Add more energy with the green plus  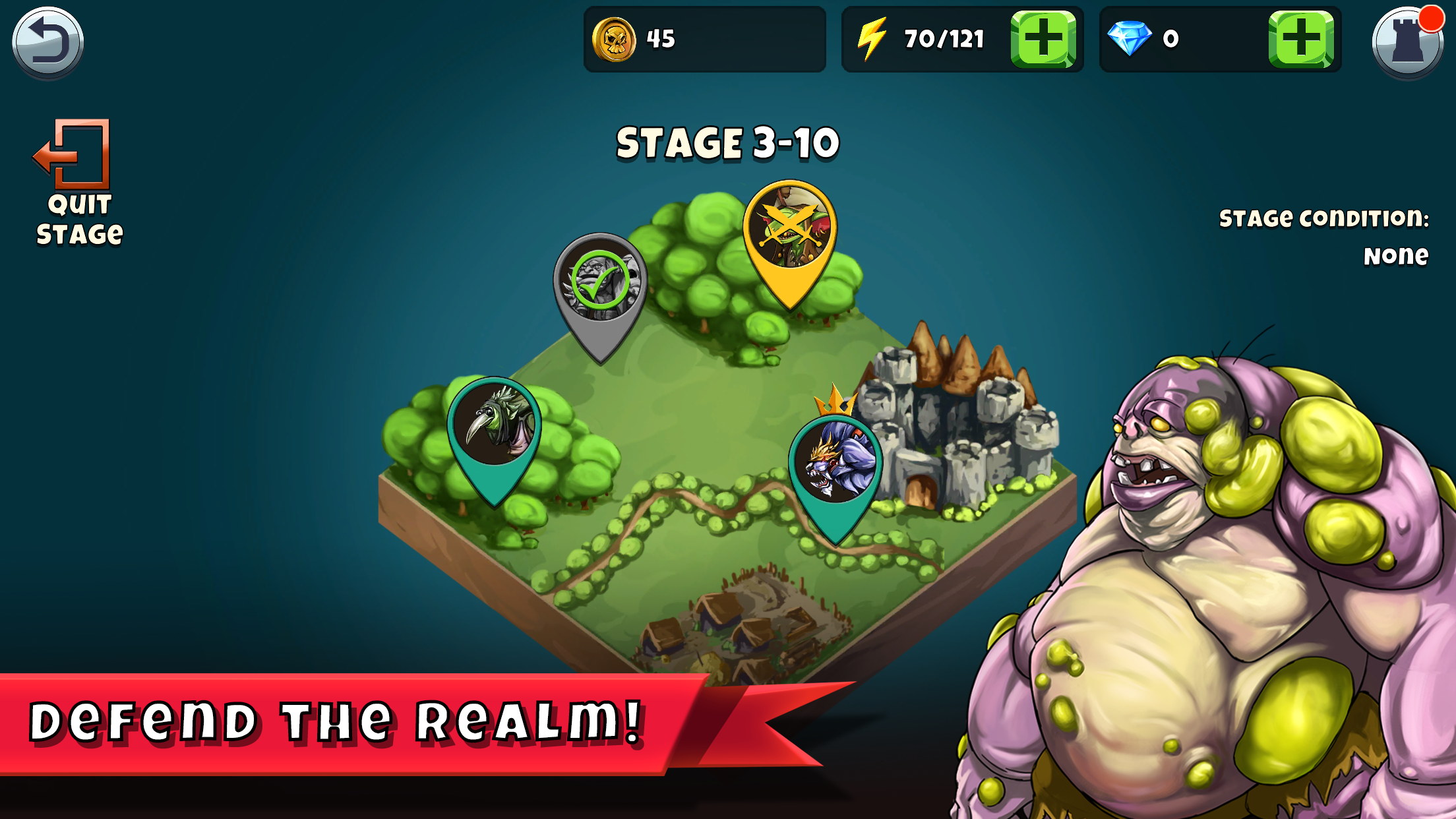tap(1043, 39)
